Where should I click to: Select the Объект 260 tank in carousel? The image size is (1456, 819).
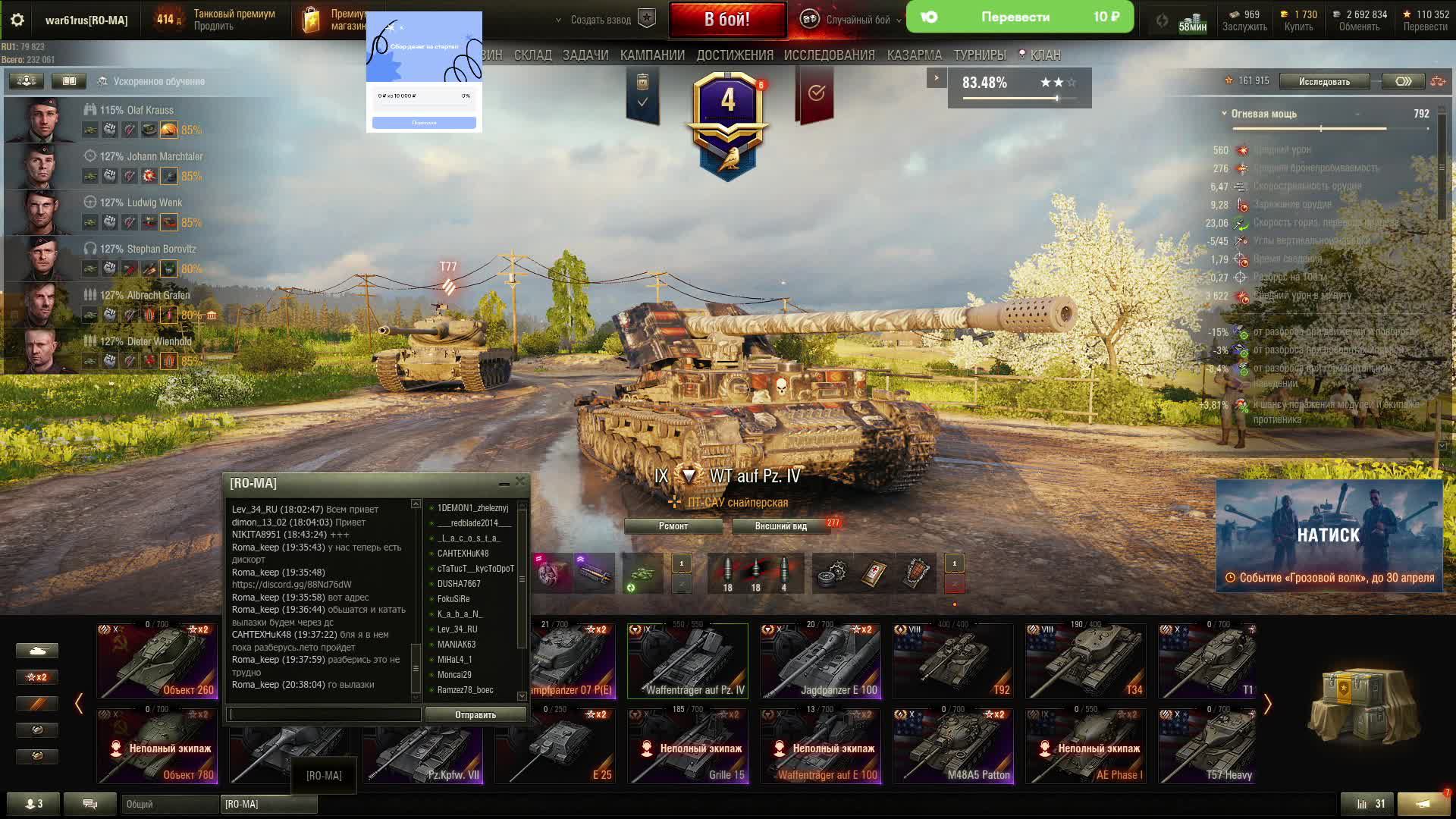tap(157, 661)
